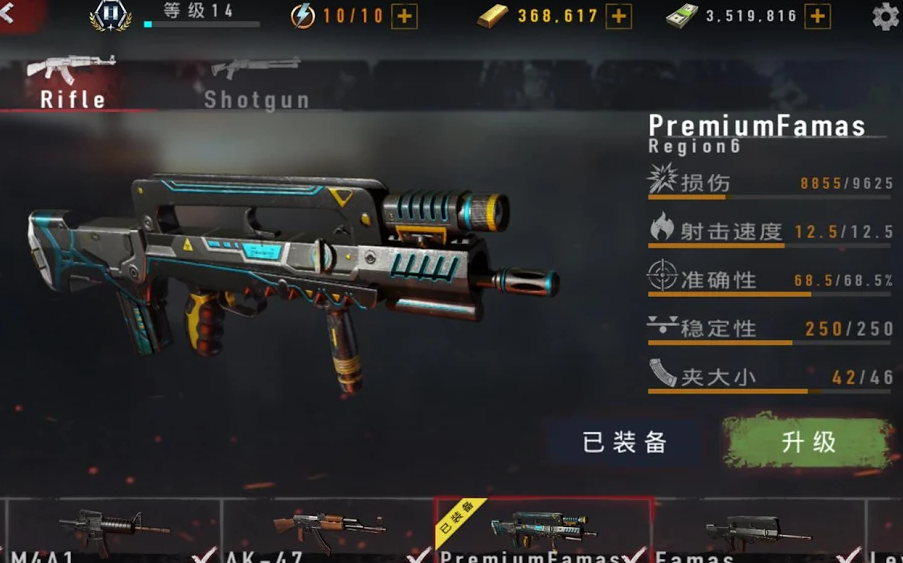Image resolution: width=903 pixels, height=563 pixels.
Task: Buy more gold bars with plus button
Action: pos(618,16)
